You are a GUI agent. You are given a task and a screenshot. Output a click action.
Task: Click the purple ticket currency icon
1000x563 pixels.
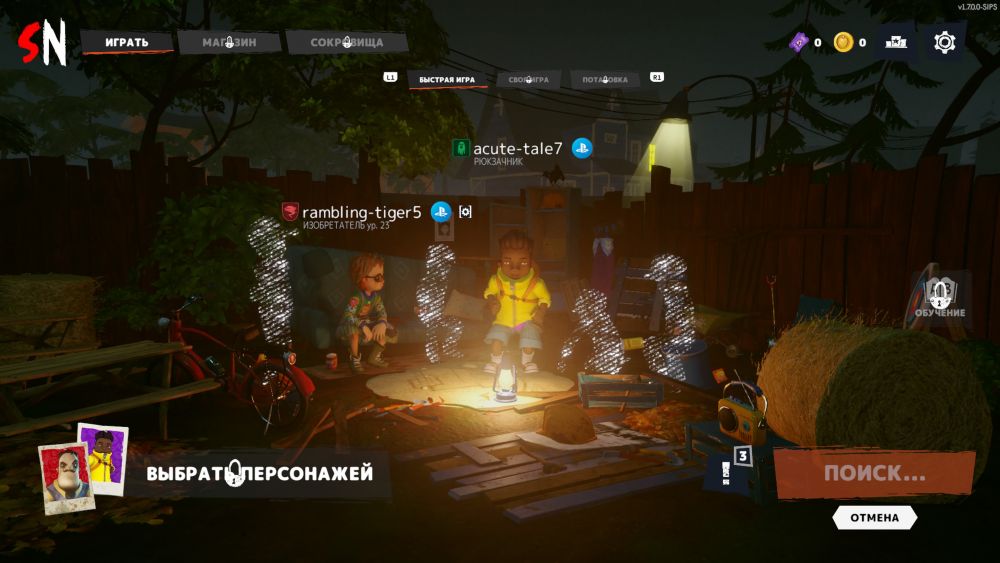pos(799,42)
